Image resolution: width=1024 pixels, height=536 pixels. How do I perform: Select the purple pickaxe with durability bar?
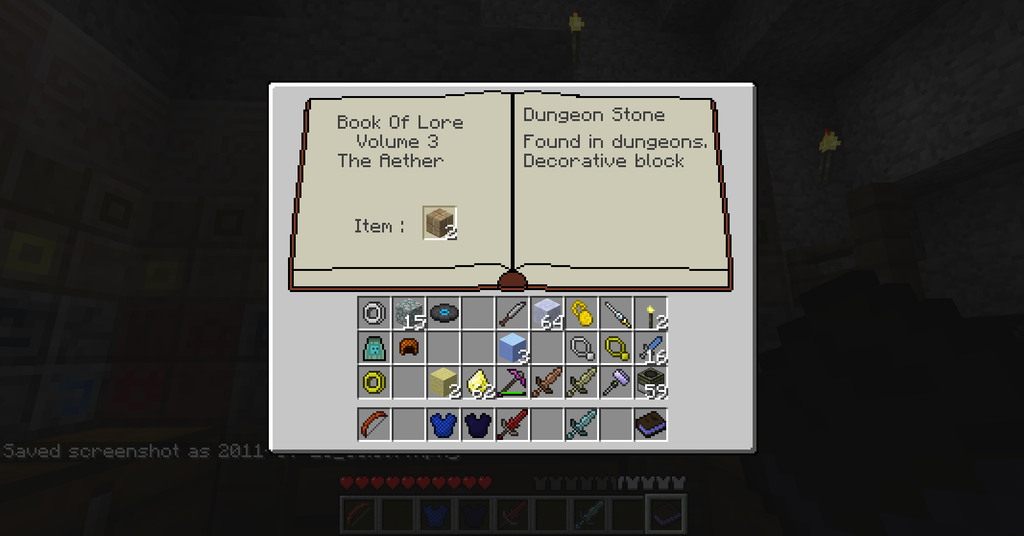tap(512, 381)
